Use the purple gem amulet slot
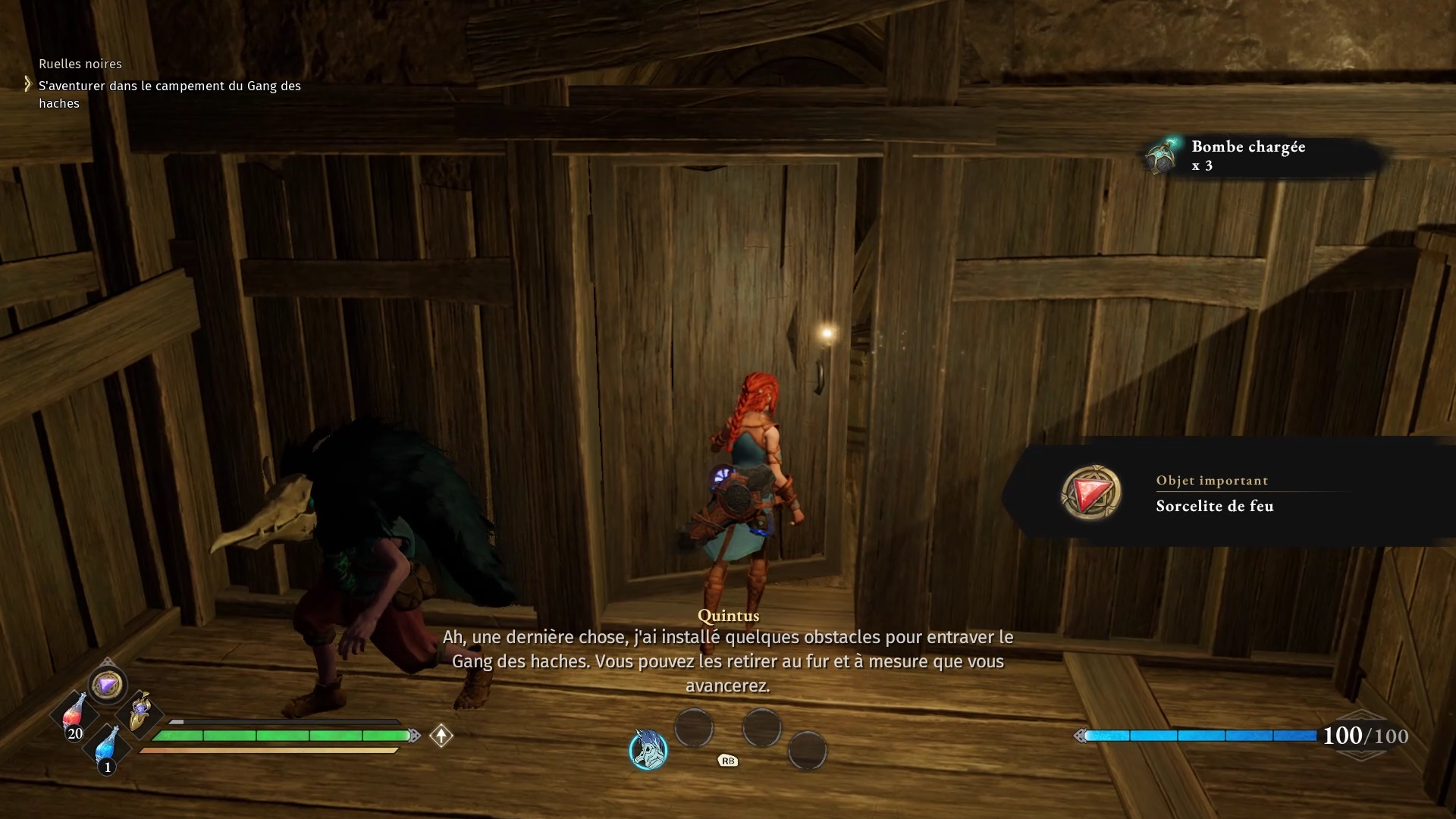Screen dimensions: 1456x819 tap(107, 686)
